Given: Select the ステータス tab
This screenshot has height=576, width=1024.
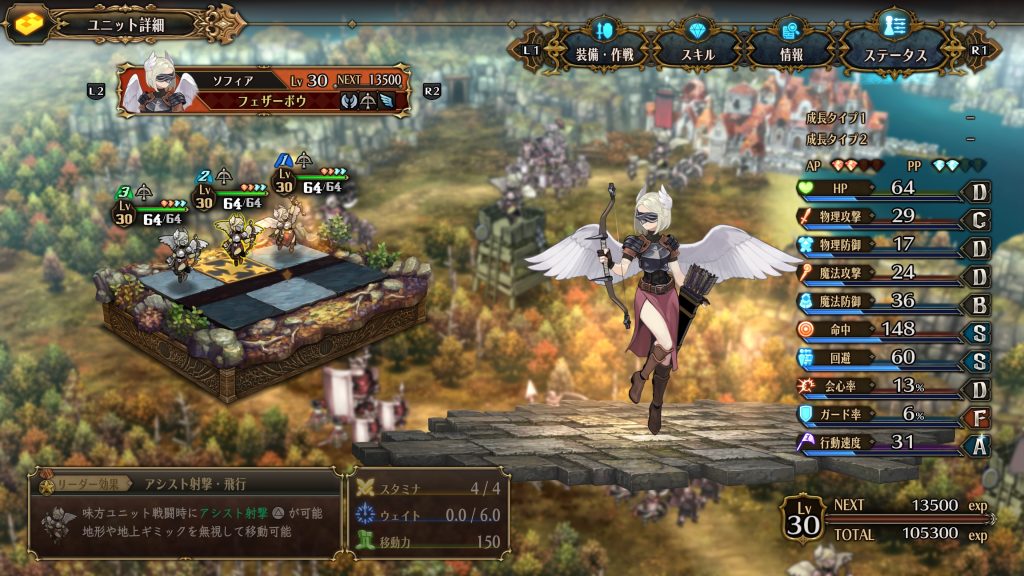Looking at the screenshot, I should point(894,52).
